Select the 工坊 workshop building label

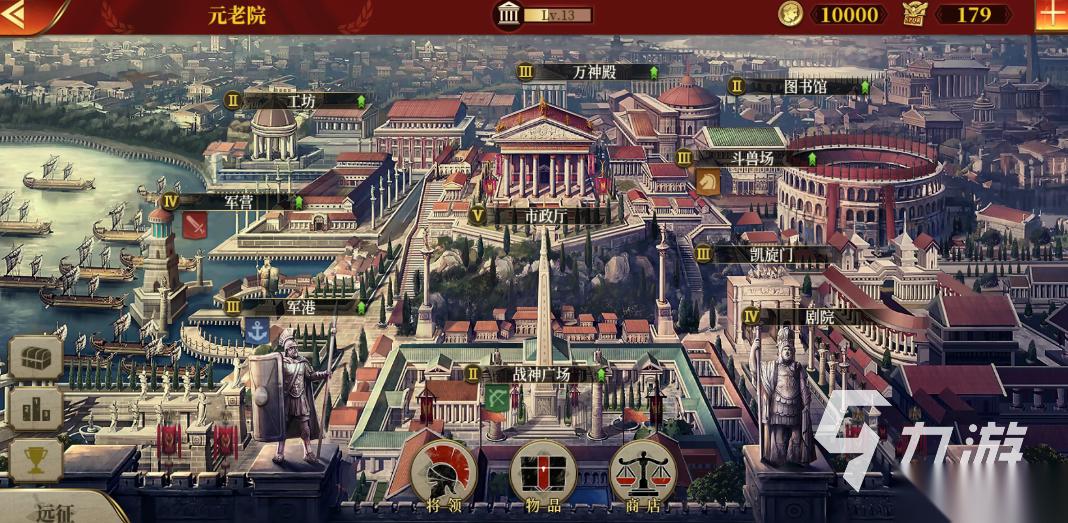[300, 101]
